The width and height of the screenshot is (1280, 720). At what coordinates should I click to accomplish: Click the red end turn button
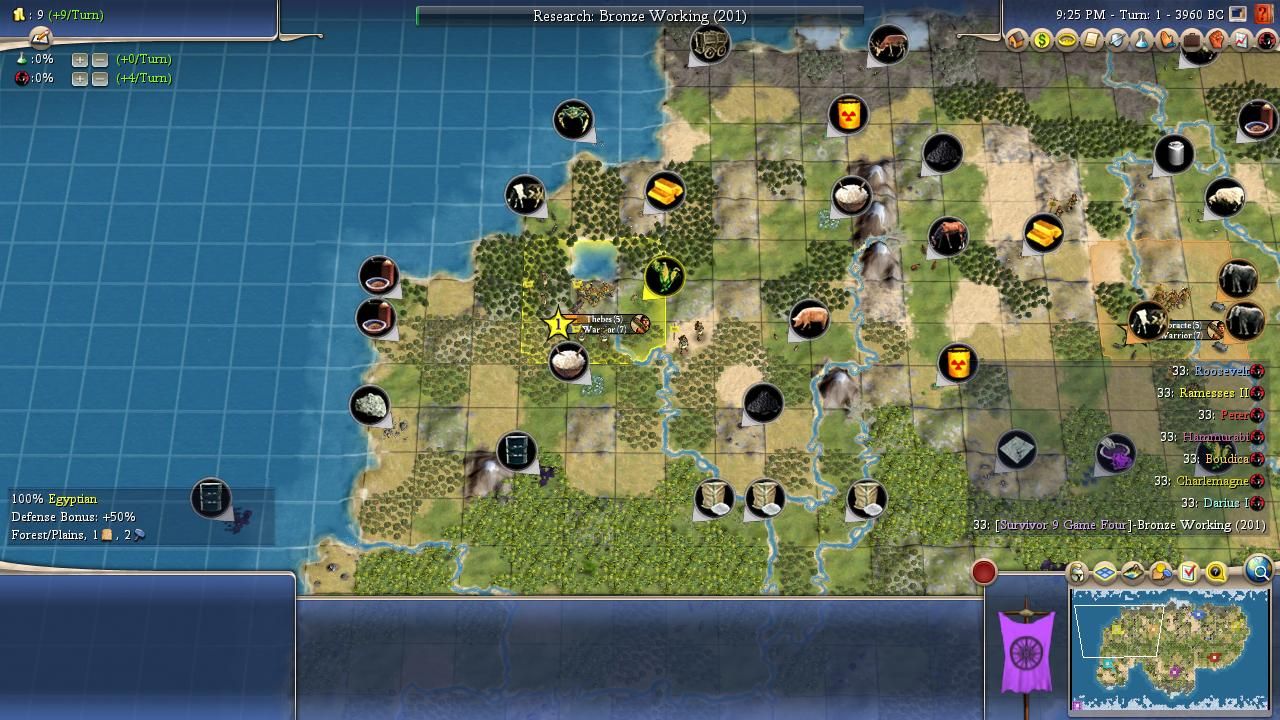(x=984, y=572)
